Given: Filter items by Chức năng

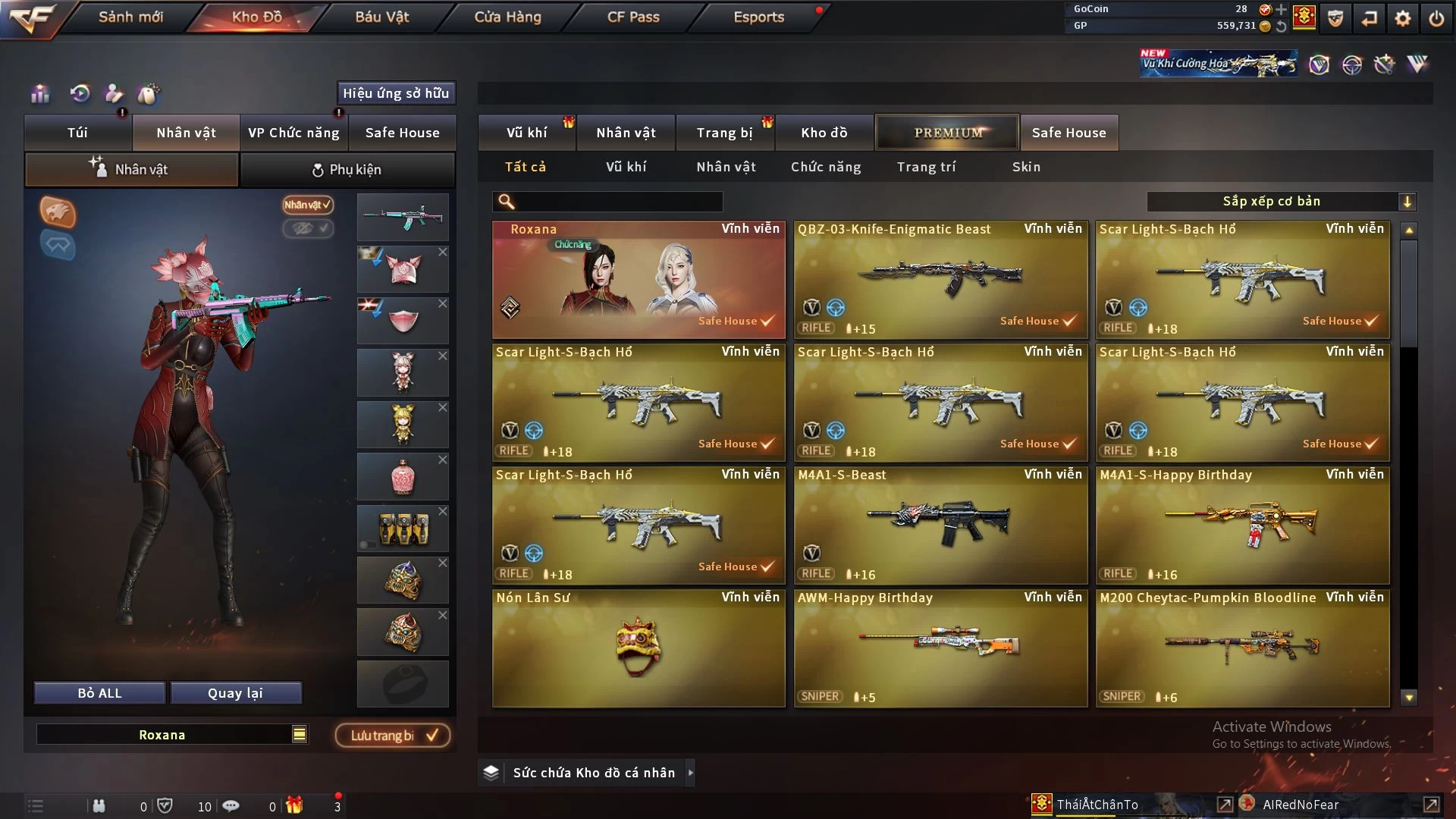Looking at the screenshot, I should [826, 167].
